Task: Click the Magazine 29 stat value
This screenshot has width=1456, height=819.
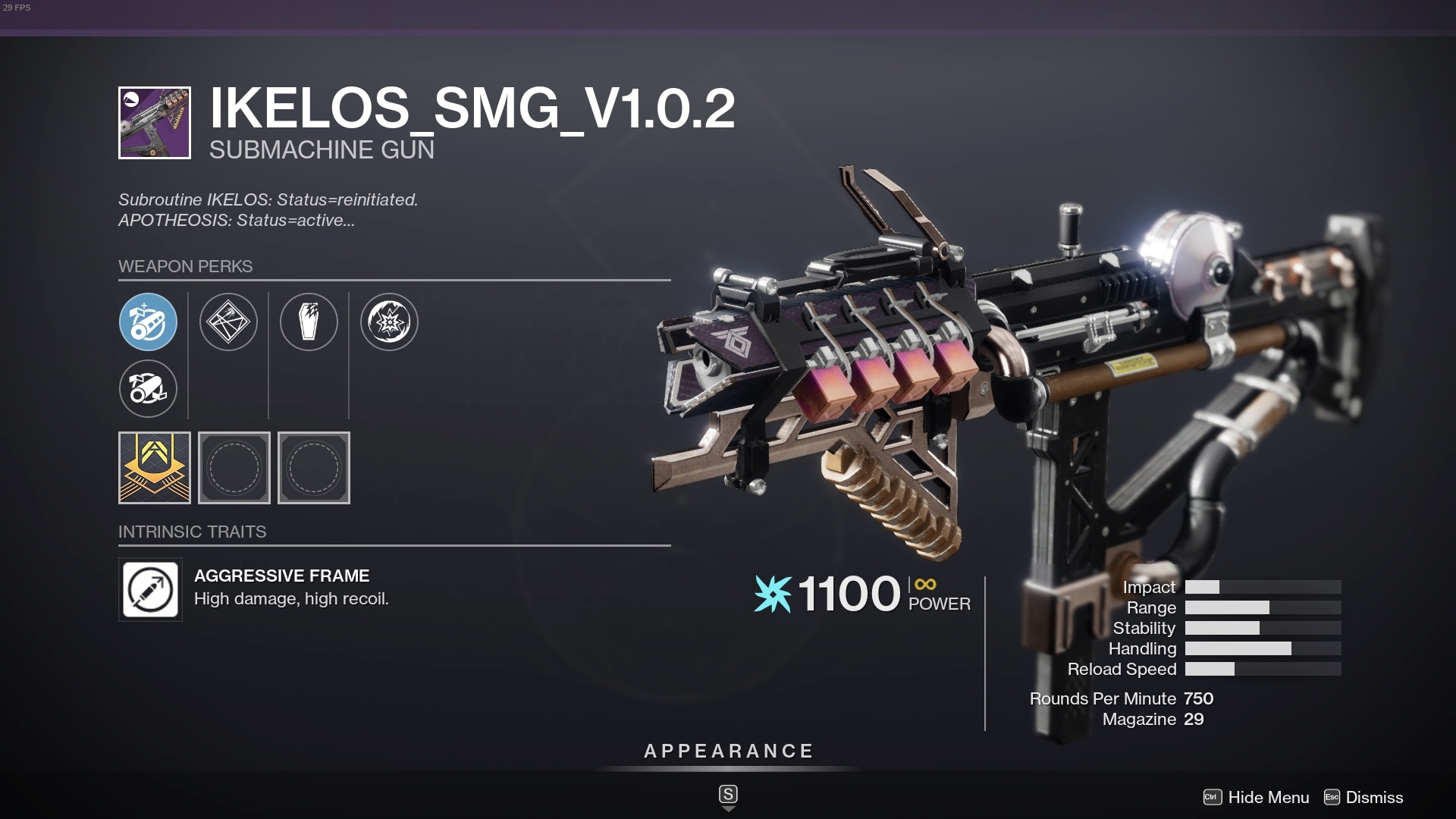Action: coord(1195,719)
